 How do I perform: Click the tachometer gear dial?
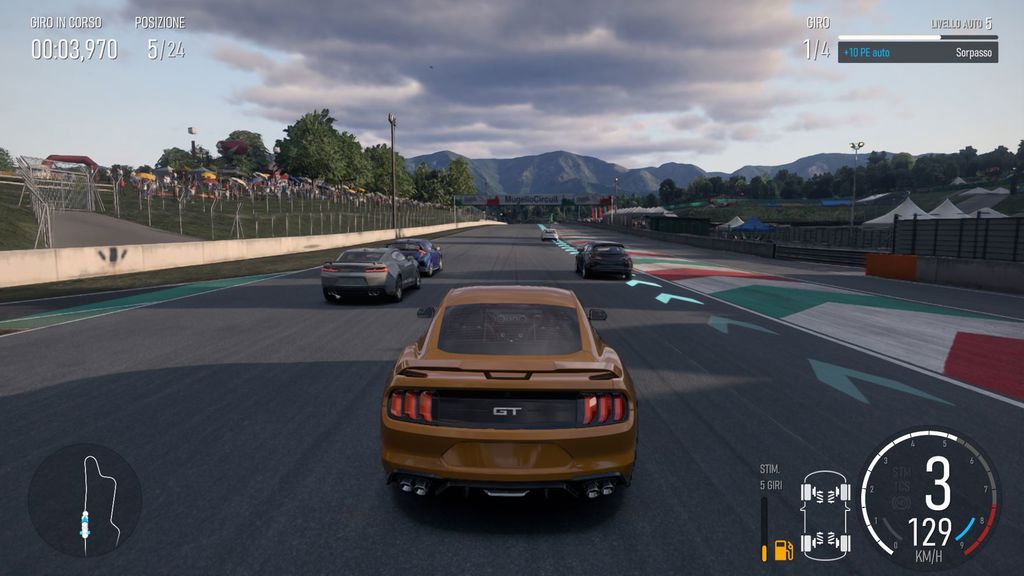click(x=929, y=499)
